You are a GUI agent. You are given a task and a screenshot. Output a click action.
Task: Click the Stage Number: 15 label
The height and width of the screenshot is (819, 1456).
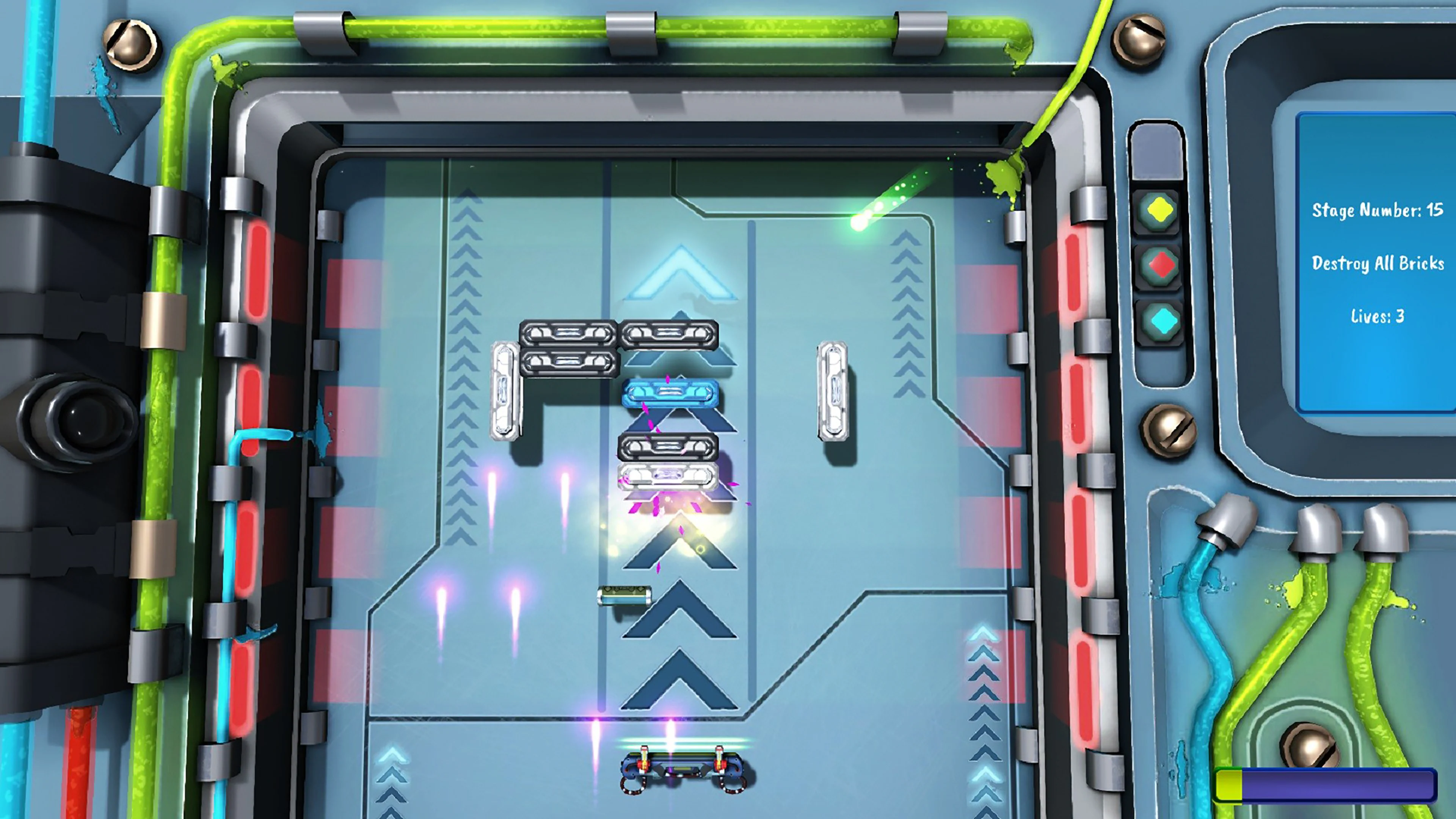(x=1379, y=210)
